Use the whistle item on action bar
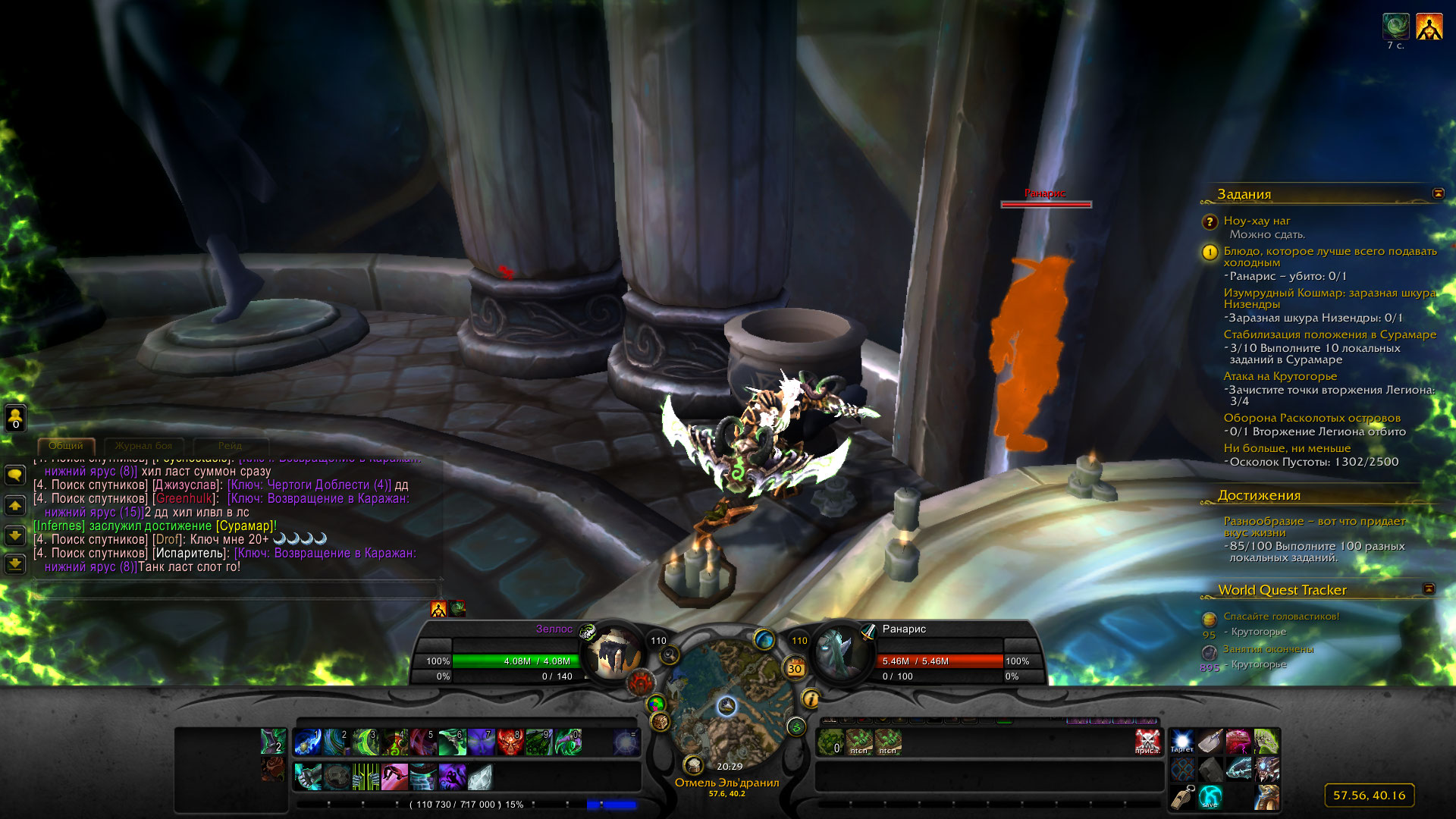The width and height of the screenshot is (1456, 819). pos(1181,797)
